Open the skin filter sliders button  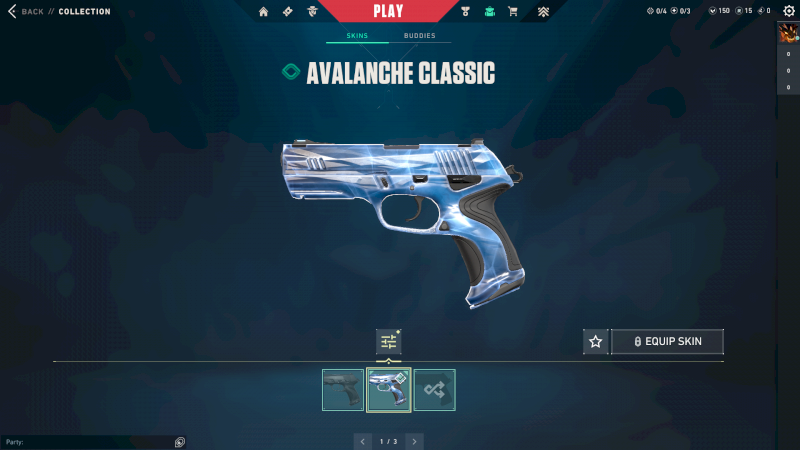[x=388, y=342]
